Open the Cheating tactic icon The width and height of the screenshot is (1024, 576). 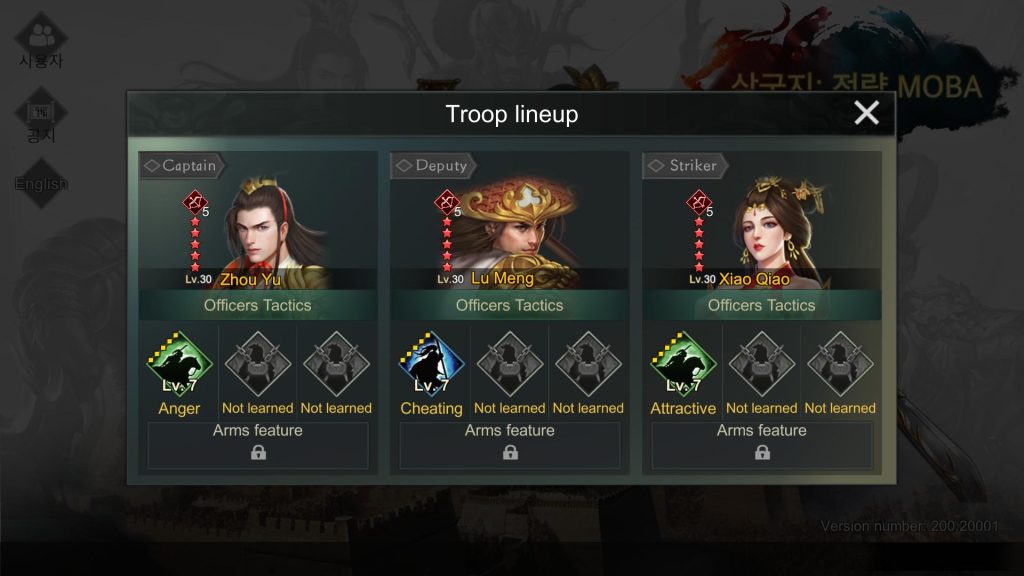431,366
